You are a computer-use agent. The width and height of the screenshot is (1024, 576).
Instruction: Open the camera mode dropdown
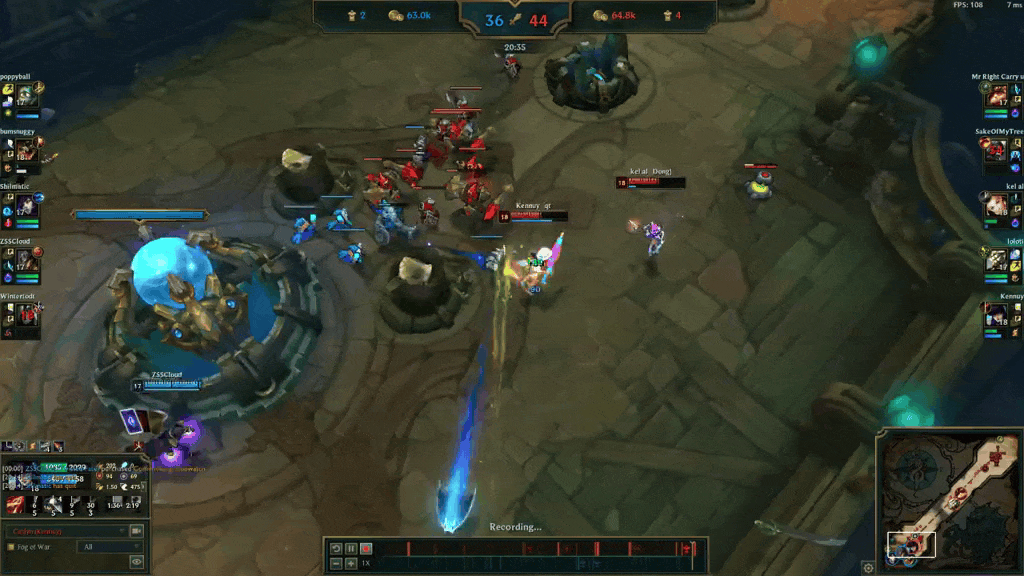tap(66, 530)
